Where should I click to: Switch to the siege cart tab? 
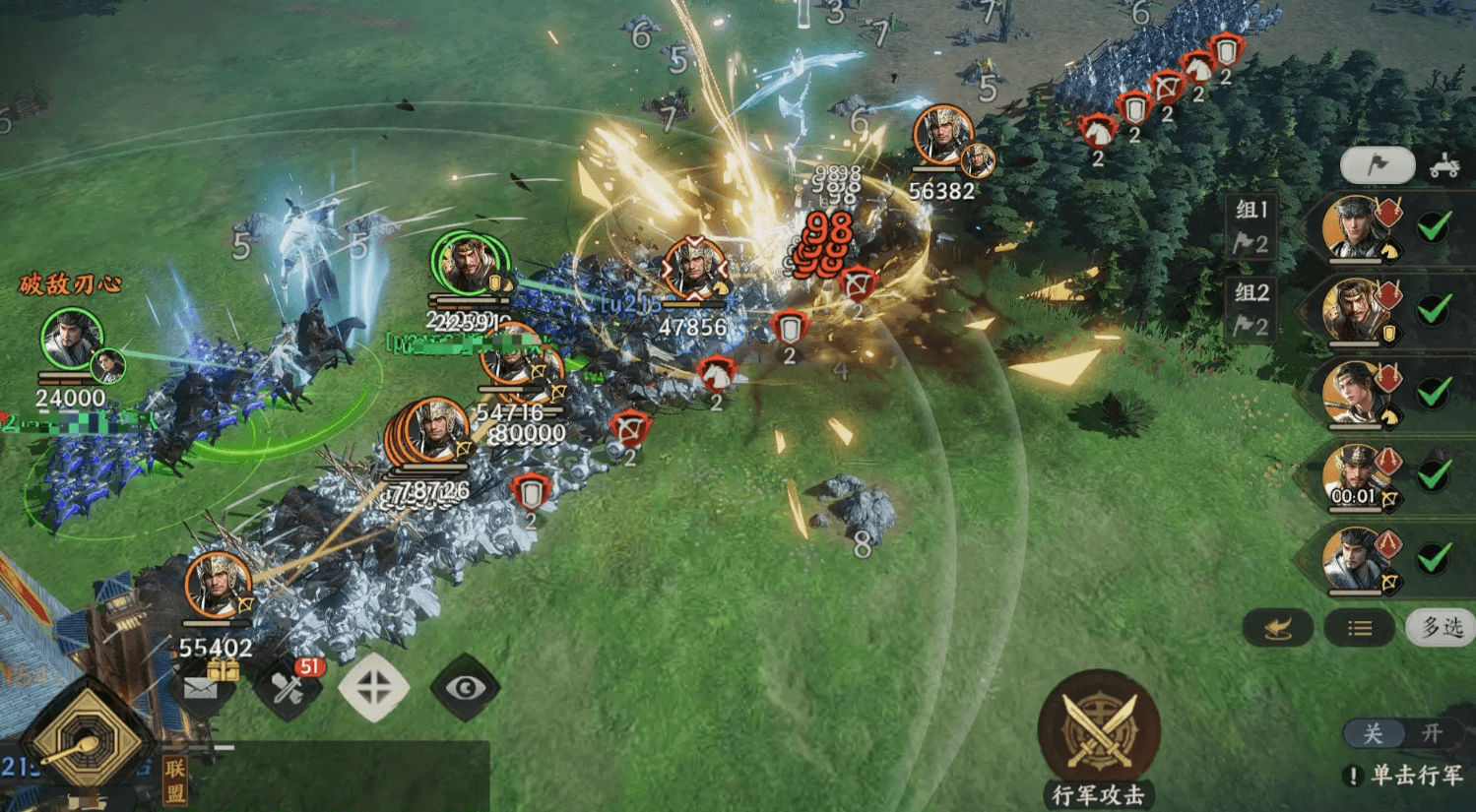1444,165
